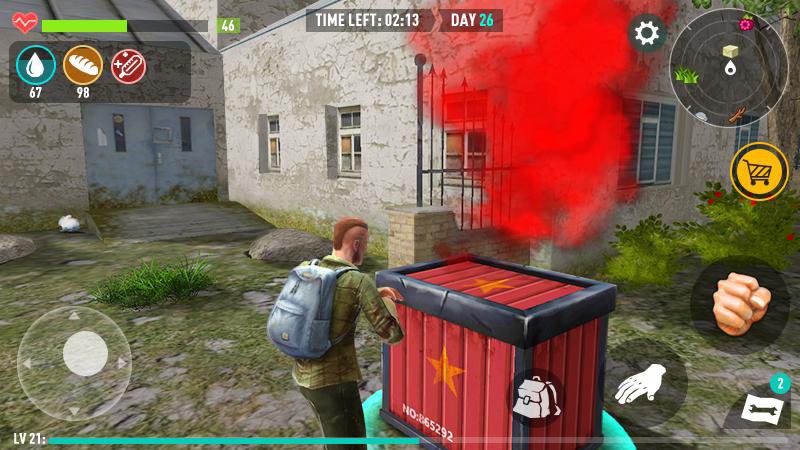Click the circular minimap
This screenshot has height=450, width=800.
(x=728, y=69)
